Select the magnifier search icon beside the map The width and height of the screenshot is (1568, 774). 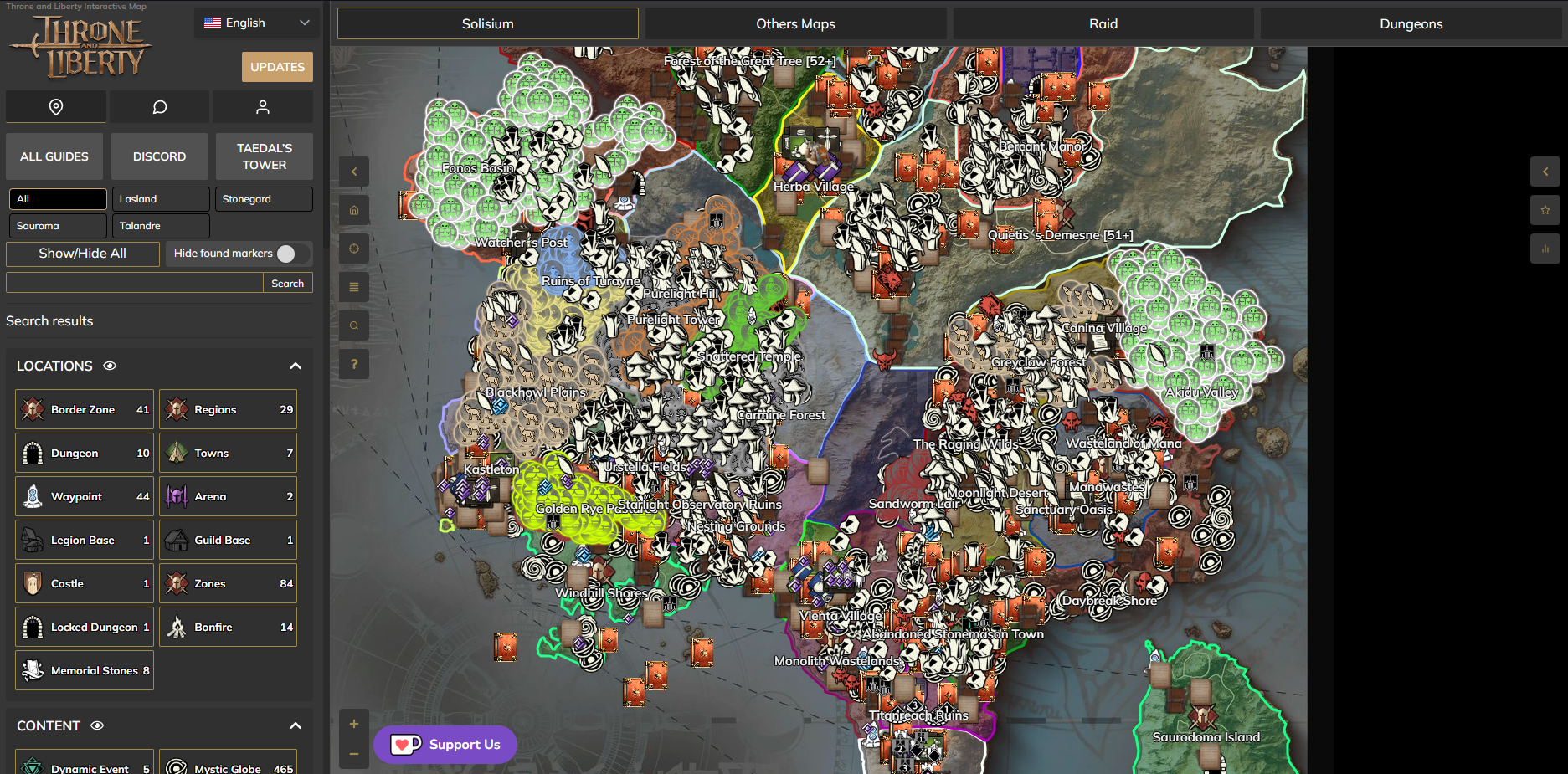pyautogui.click(x=354, y=325)
